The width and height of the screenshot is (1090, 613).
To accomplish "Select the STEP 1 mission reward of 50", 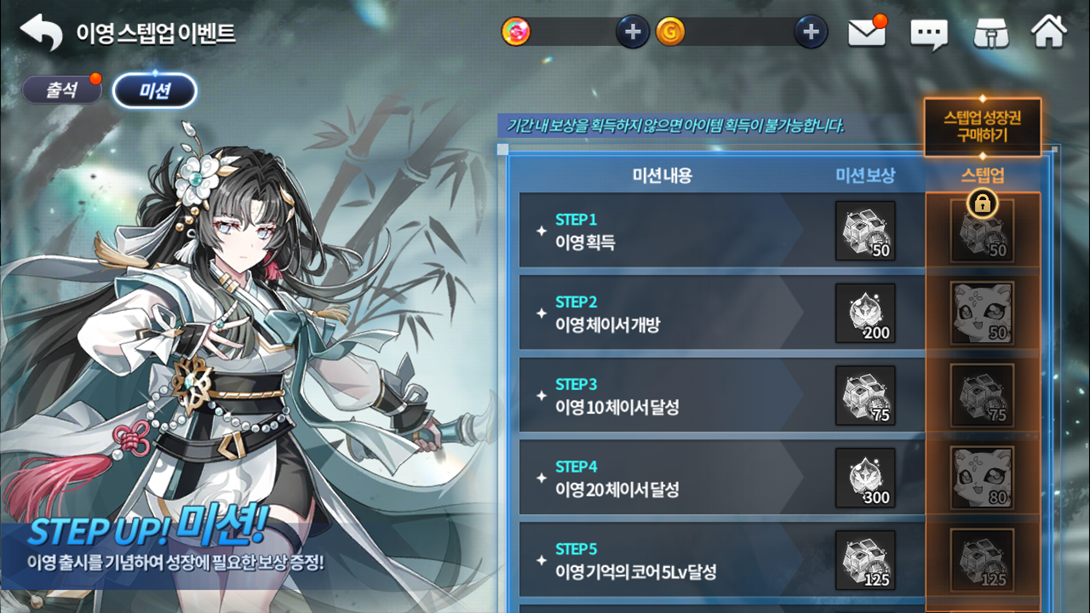I will [x=865, y=231].
